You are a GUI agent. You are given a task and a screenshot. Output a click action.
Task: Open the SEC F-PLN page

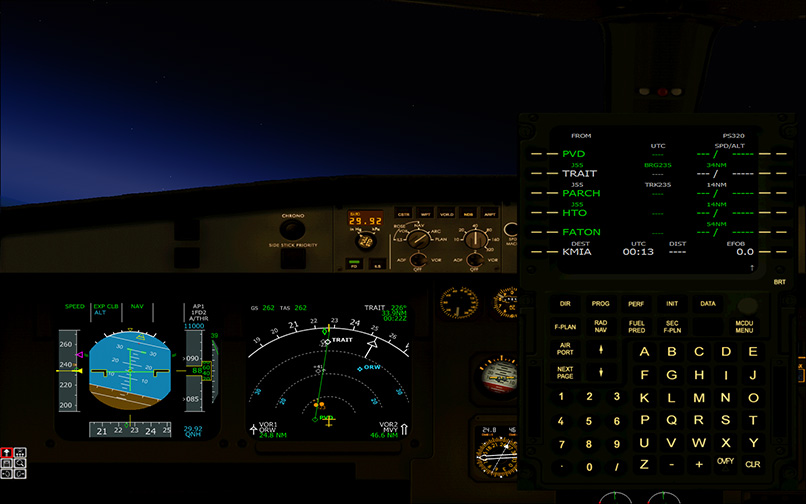pos(672,326)
